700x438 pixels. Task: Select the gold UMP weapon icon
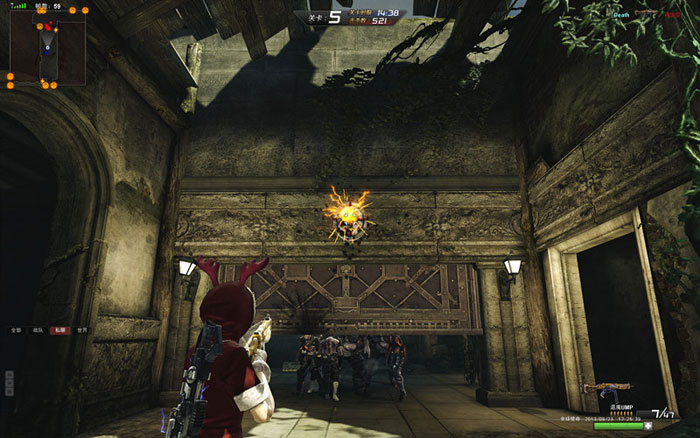[x=608, y=388]
